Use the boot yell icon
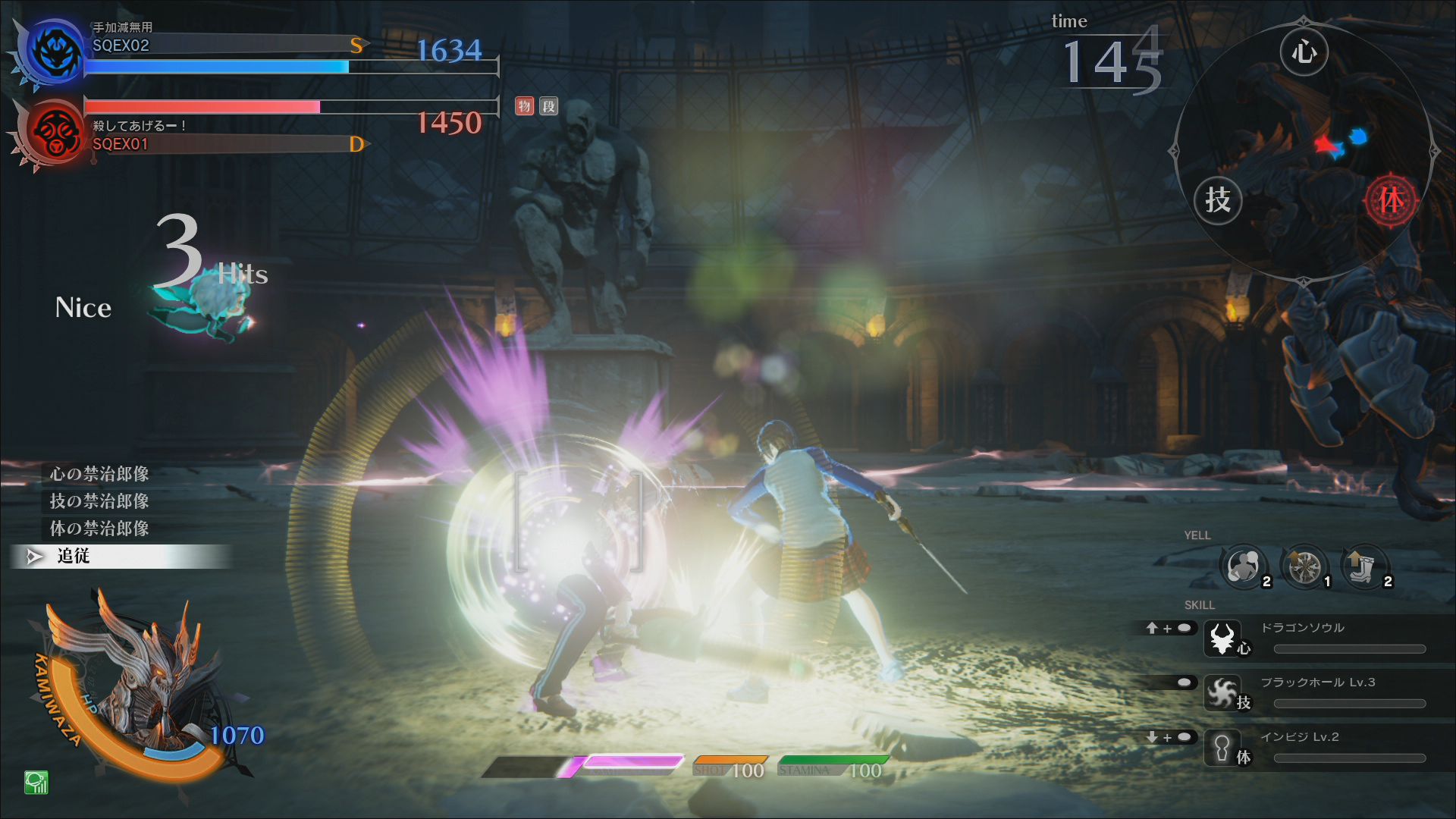The height and width of the screenshot is (819, 1456). pos(1365,566)
